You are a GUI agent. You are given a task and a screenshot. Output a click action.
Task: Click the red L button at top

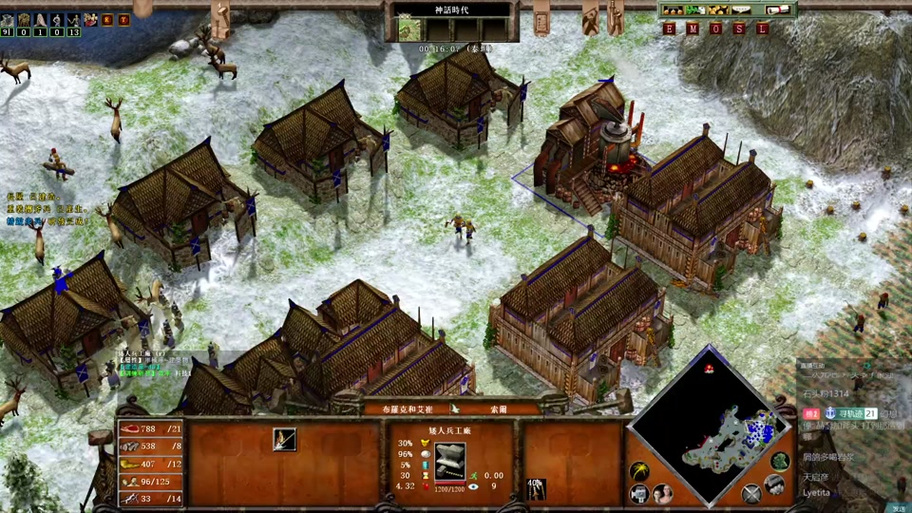click(761, 29)
